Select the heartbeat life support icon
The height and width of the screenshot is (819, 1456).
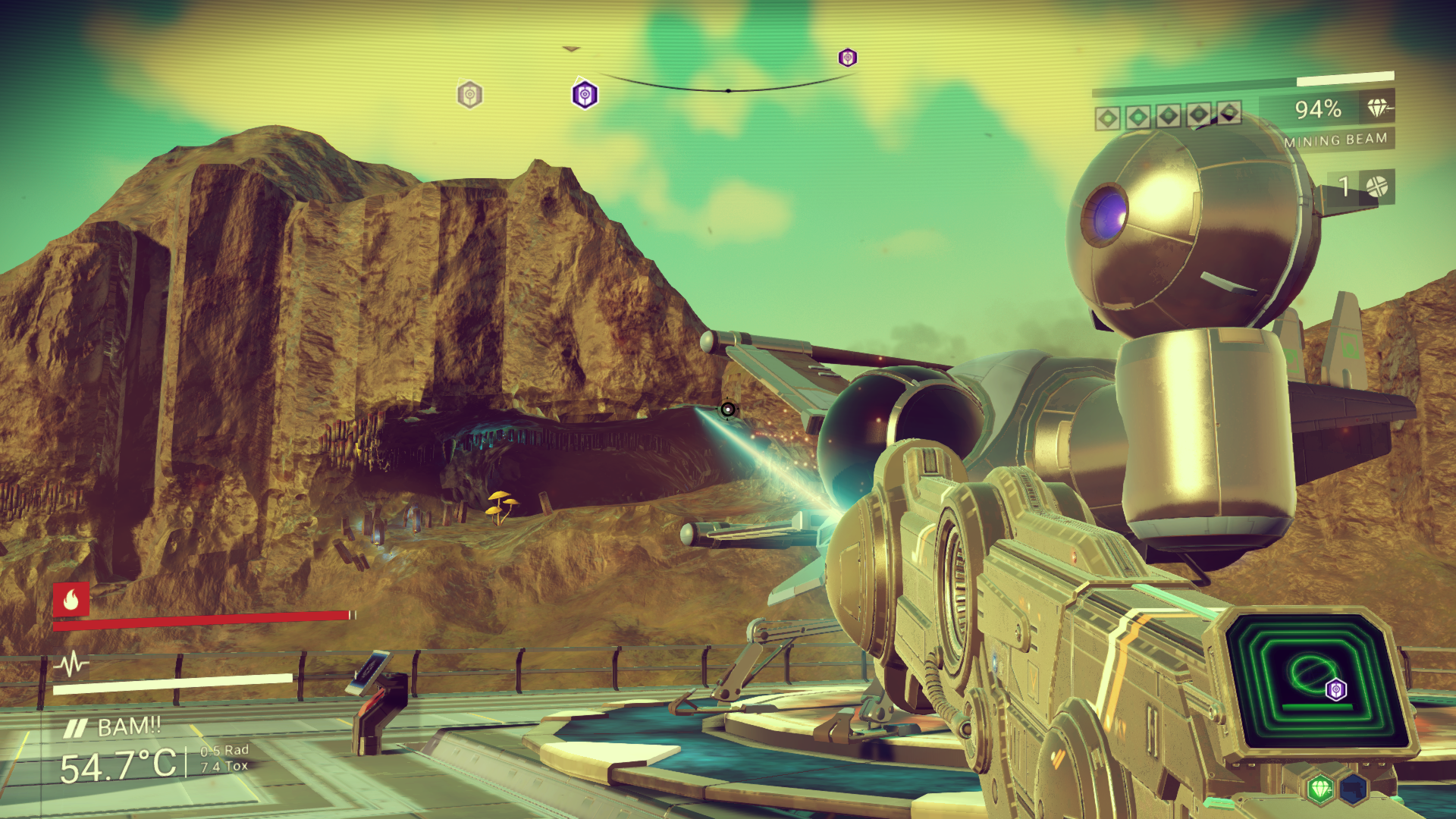71,665
